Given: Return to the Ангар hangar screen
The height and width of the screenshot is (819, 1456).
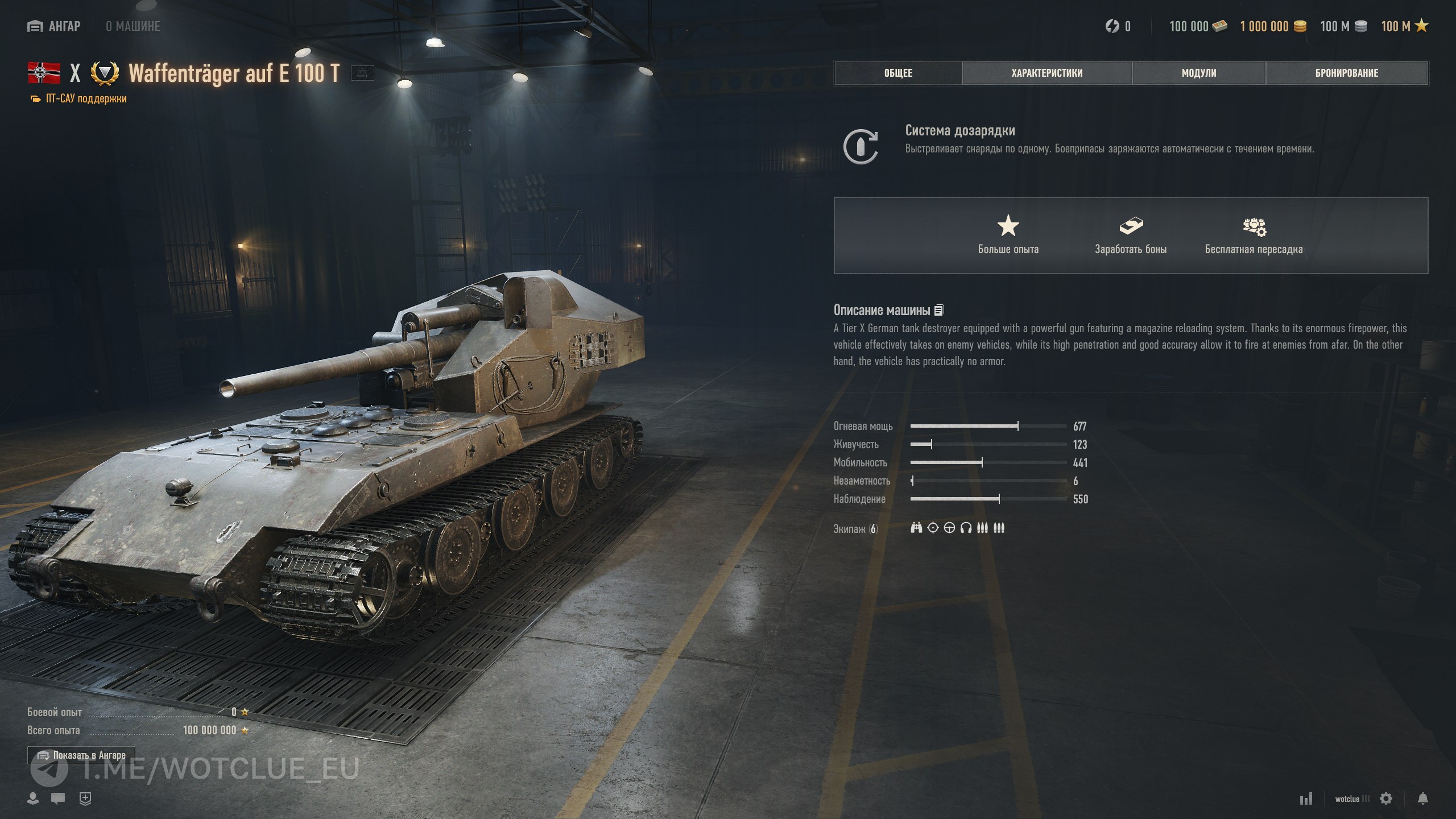Looking at the screenshot, I should (x=54, y=26).
